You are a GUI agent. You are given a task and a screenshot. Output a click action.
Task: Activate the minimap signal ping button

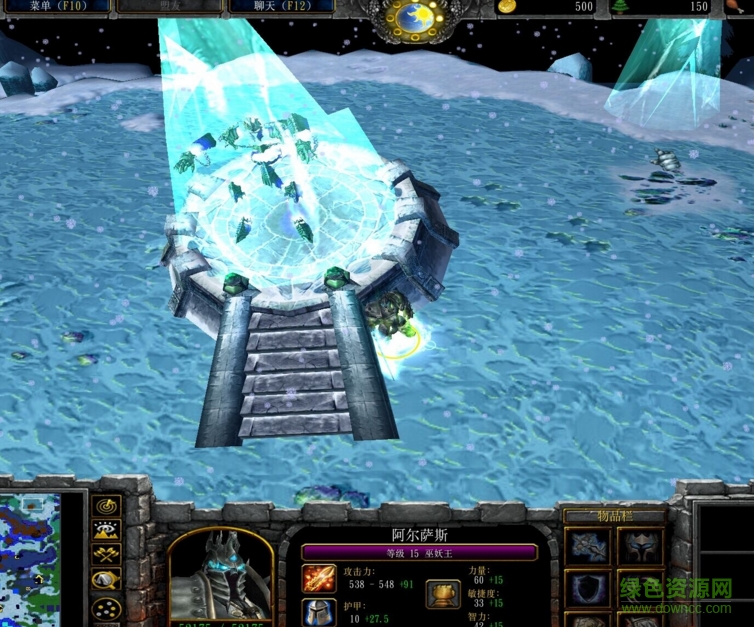[x=106, y=506]
